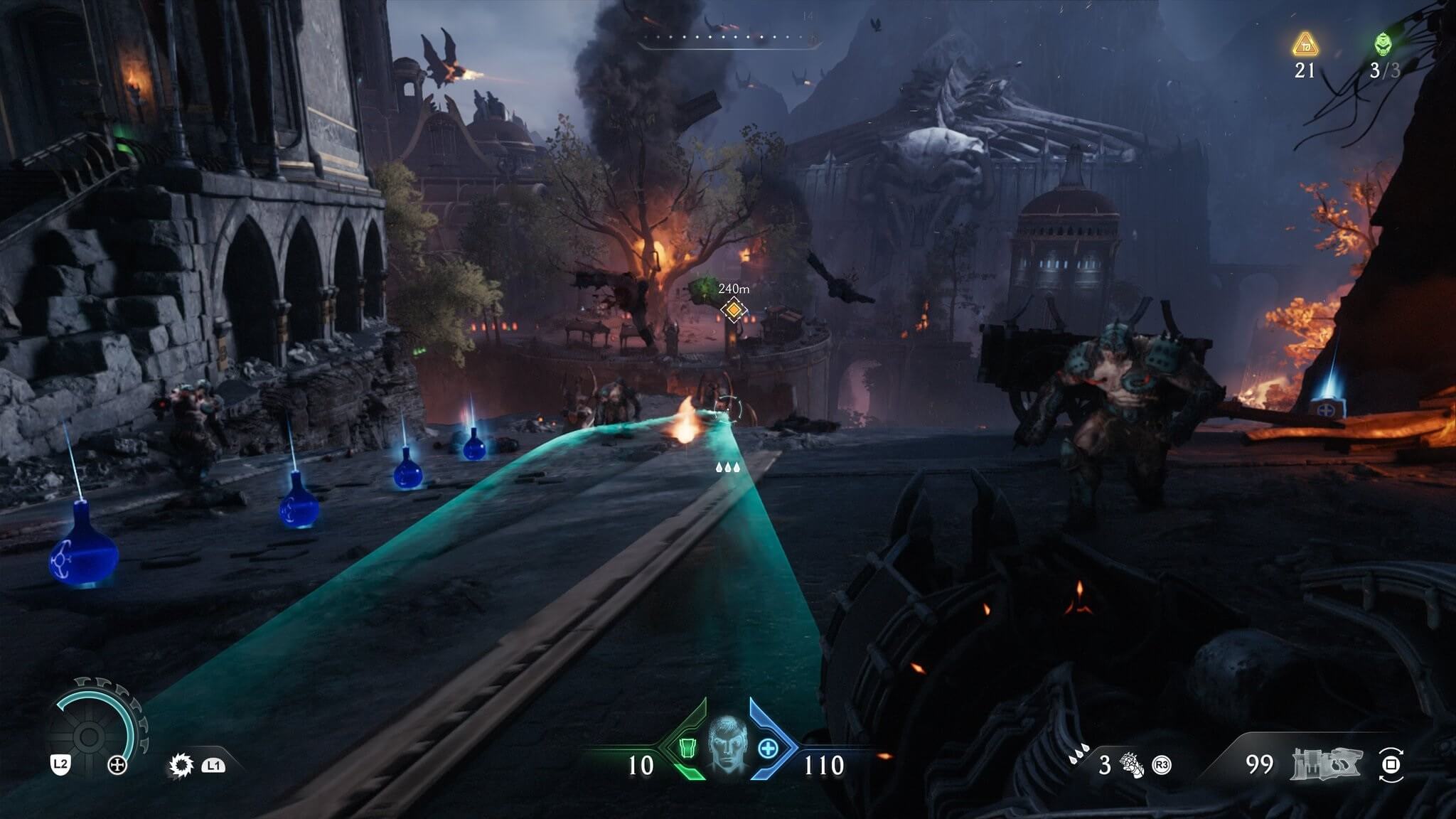
Task: Select the Slayer portrait in the status bar
Action: click(x=728, y=744)
